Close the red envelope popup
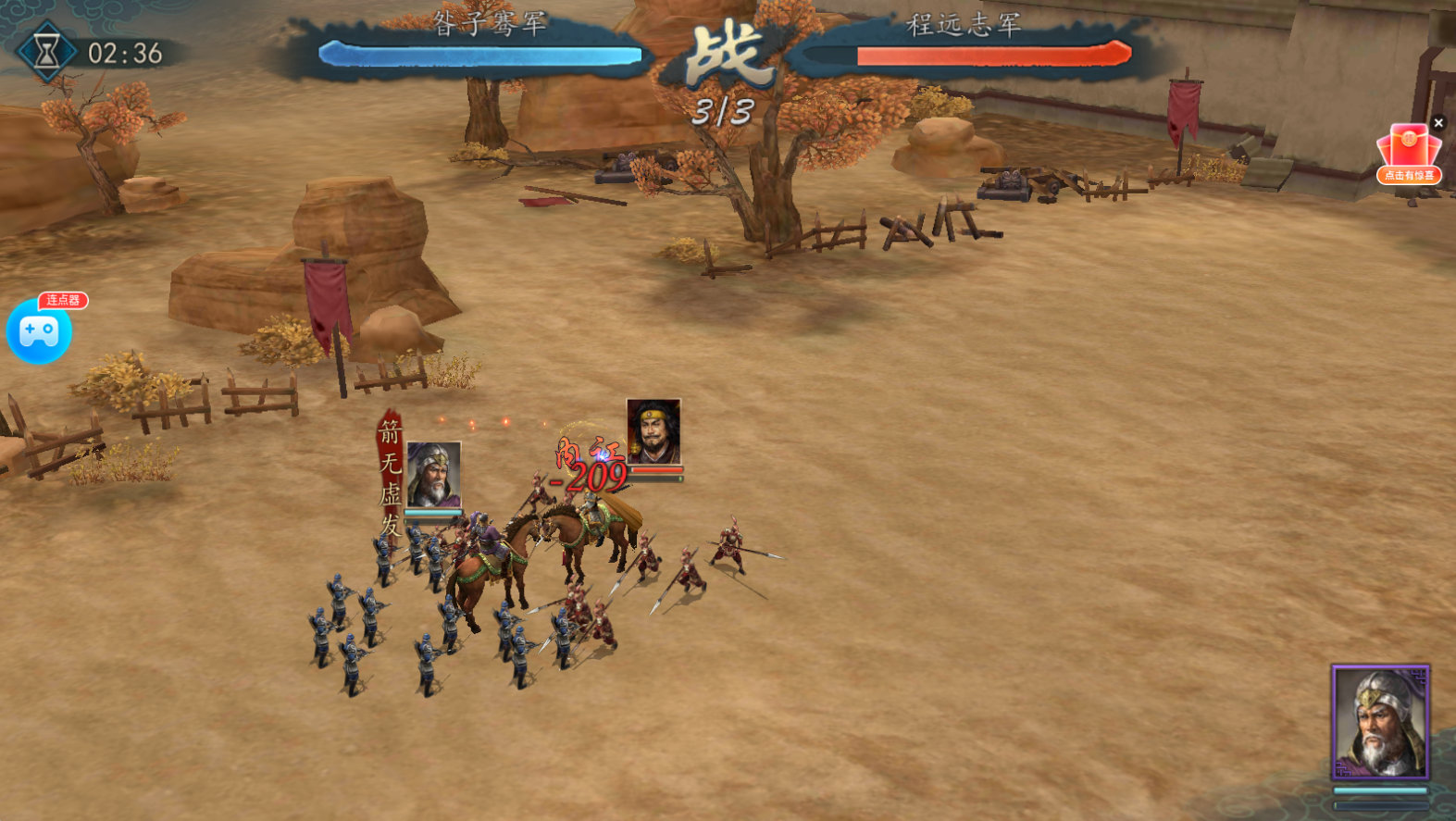The width and height of the screenshot is (1456, 821). pos(1438,122)
